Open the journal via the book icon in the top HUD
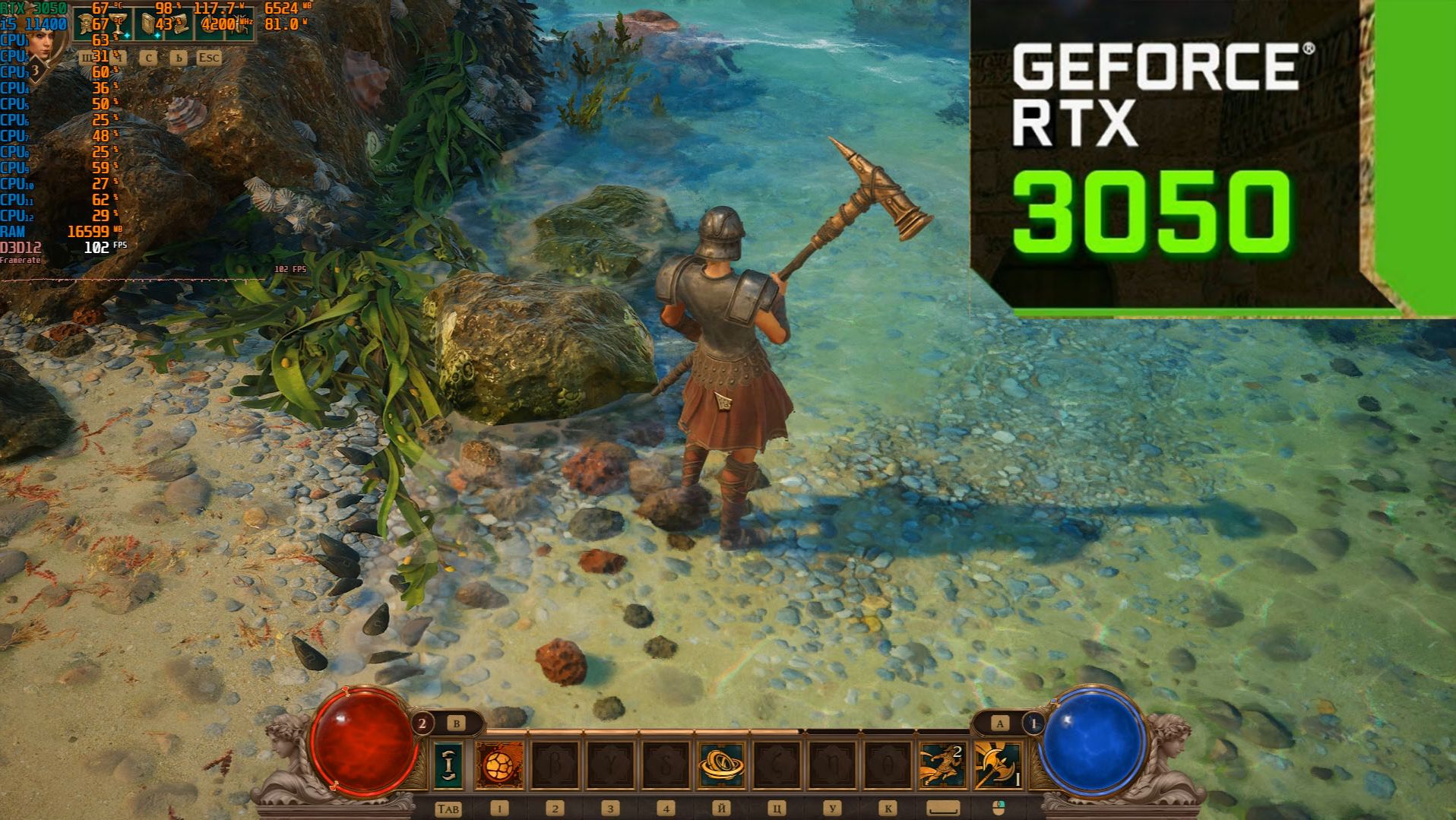Screen dimensions: 1456x820 click(148, 24)
